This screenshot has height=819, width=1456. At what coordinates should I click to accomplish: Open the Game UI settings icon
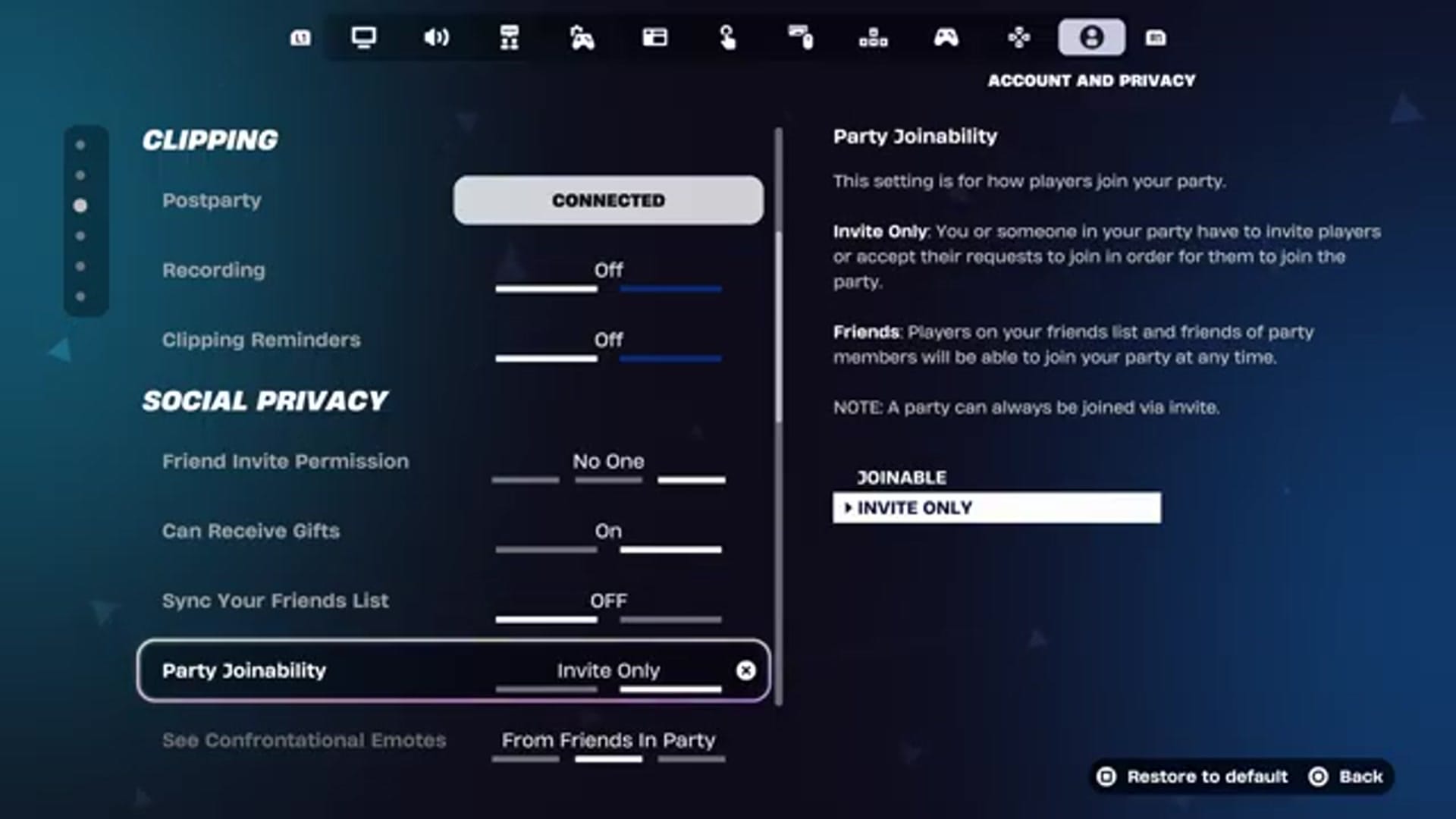(655, 37)
